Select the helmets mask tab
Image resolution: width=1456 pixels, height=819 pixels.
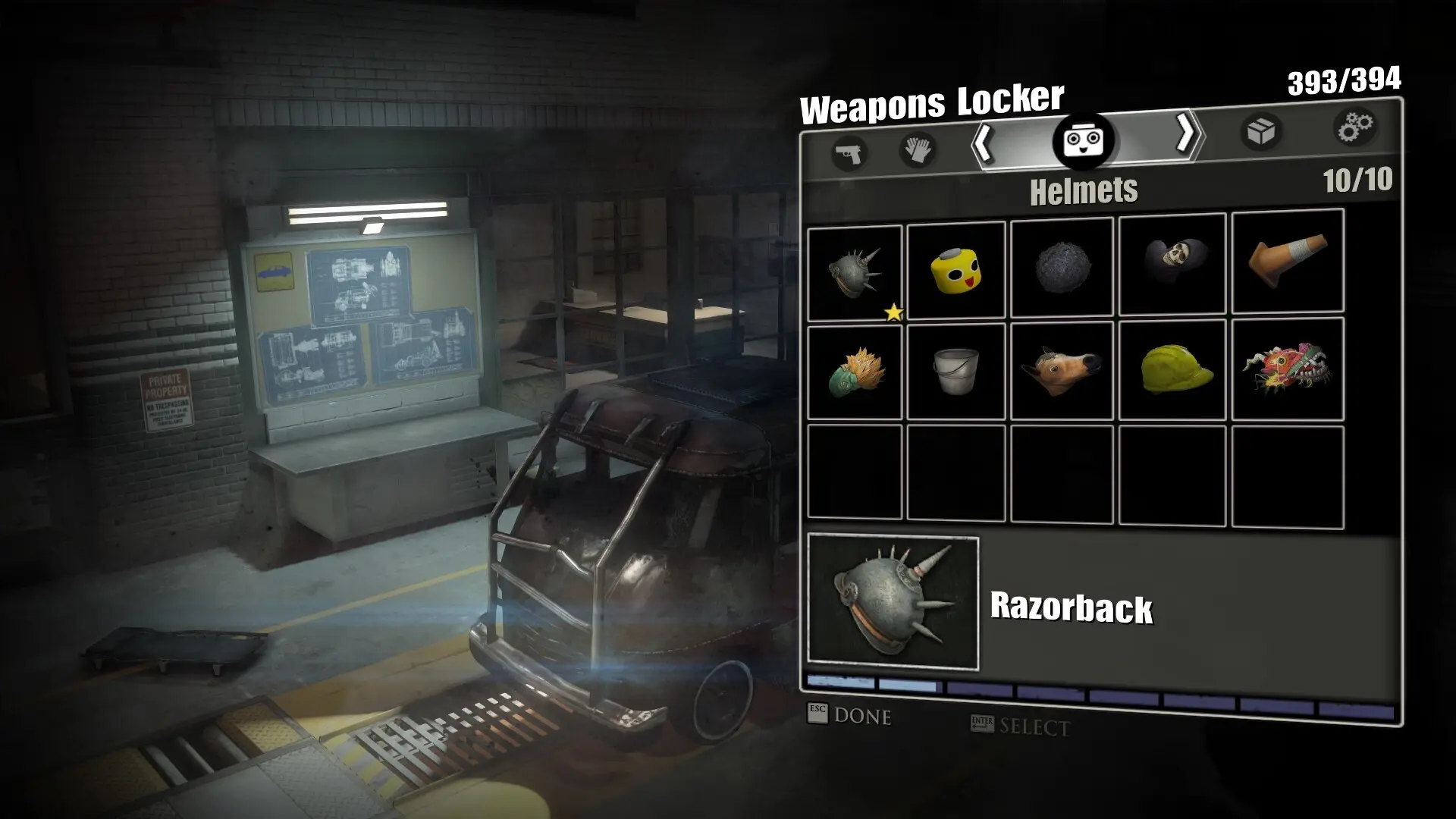coord(1082,140)
